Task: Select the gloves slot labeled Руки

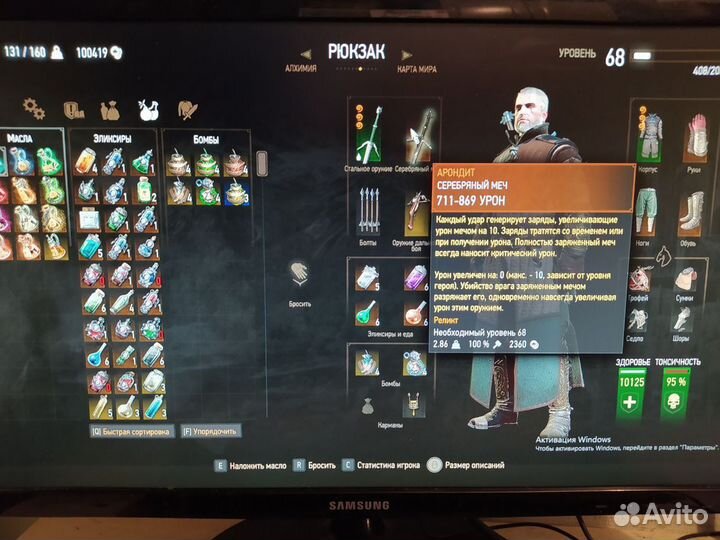Action: (x=697, y=133)
